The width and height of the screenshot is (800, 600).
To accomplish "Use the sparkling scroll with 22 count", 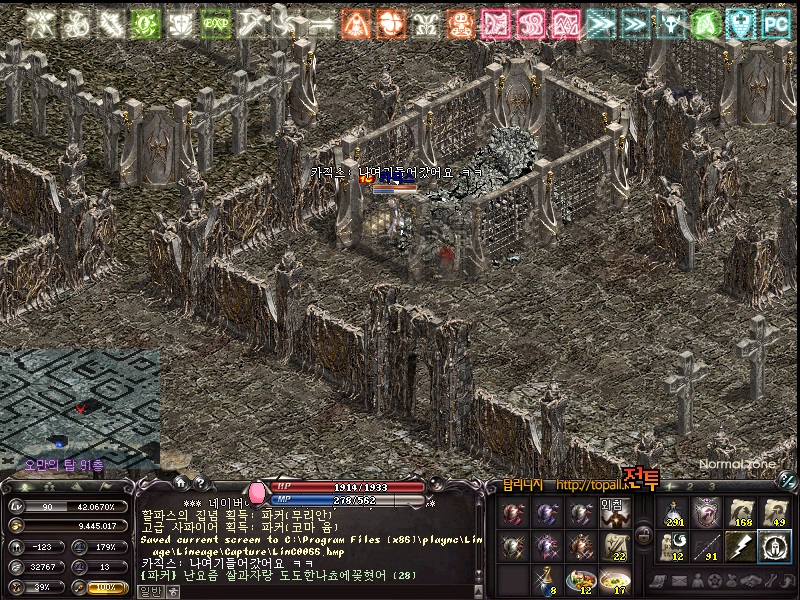I will point(614,546).
